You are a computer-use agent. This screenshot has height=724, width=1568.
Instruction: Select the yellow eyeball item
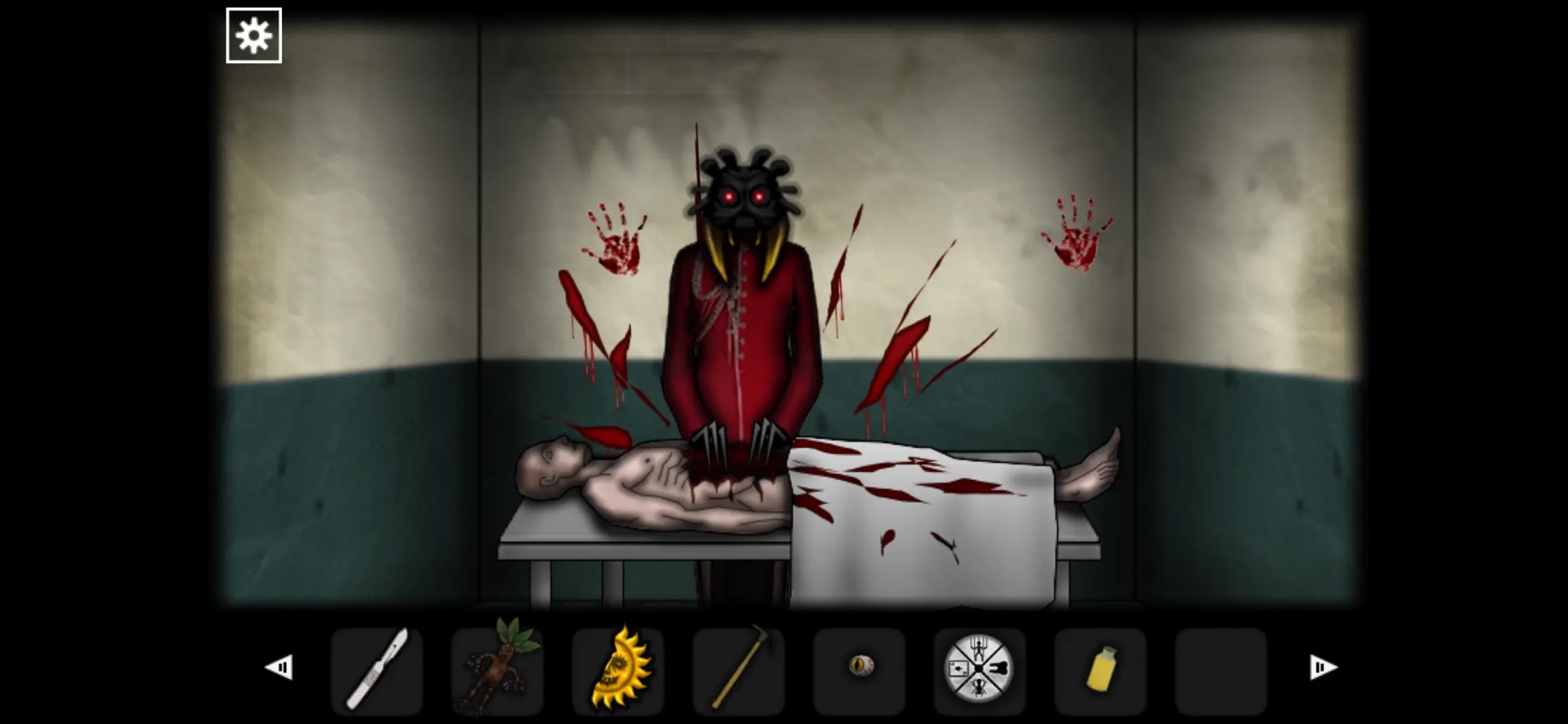click(x=860, y=666)
